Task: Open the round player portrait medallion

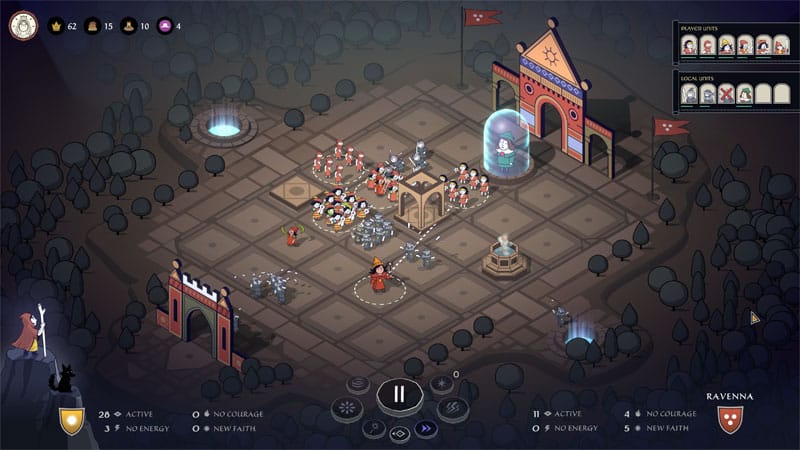Action: click(x=22, y=25)
